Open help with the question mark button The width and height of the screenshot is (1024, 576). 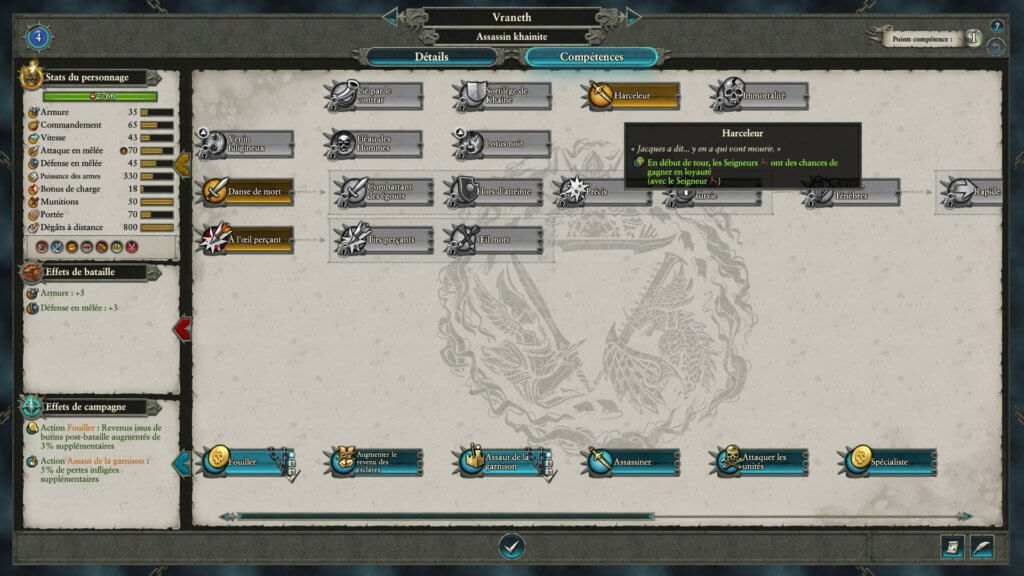pos(997,26)
